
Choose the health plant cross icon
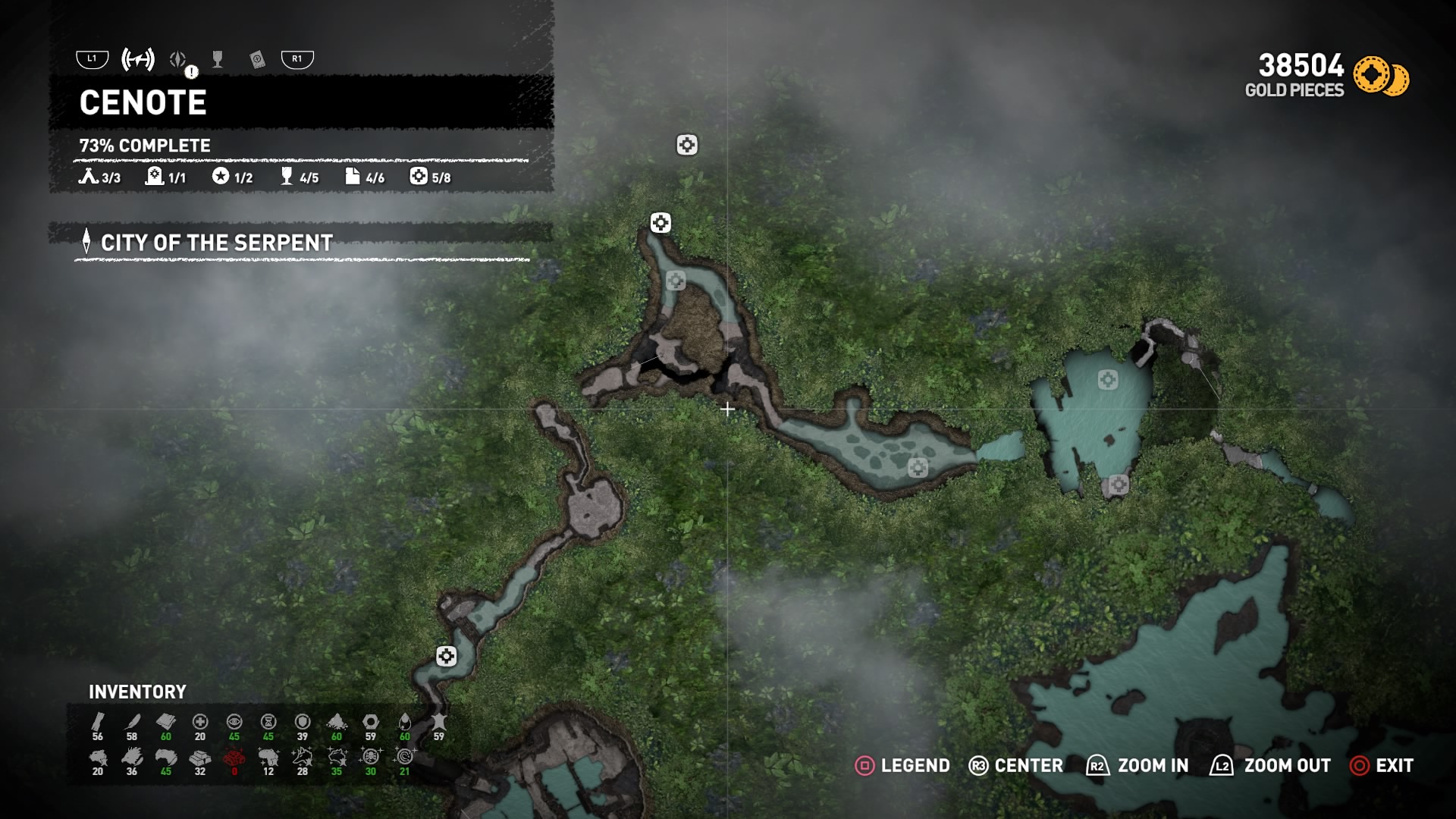point(200,722)
